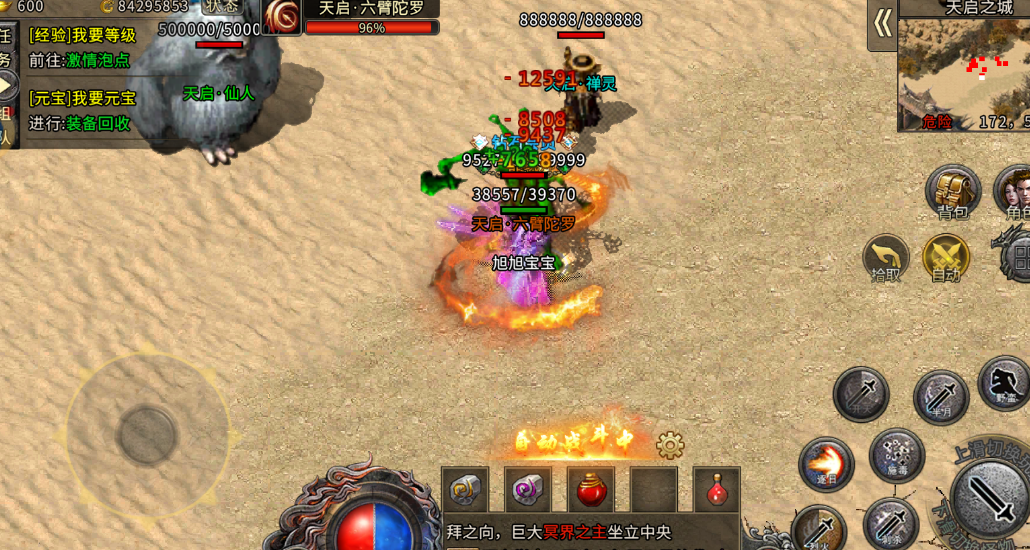Viewport: 1030px width, 550px height.
Task: Go to the 激情泡点 experience quest
Action: click(x=98, y=60)
